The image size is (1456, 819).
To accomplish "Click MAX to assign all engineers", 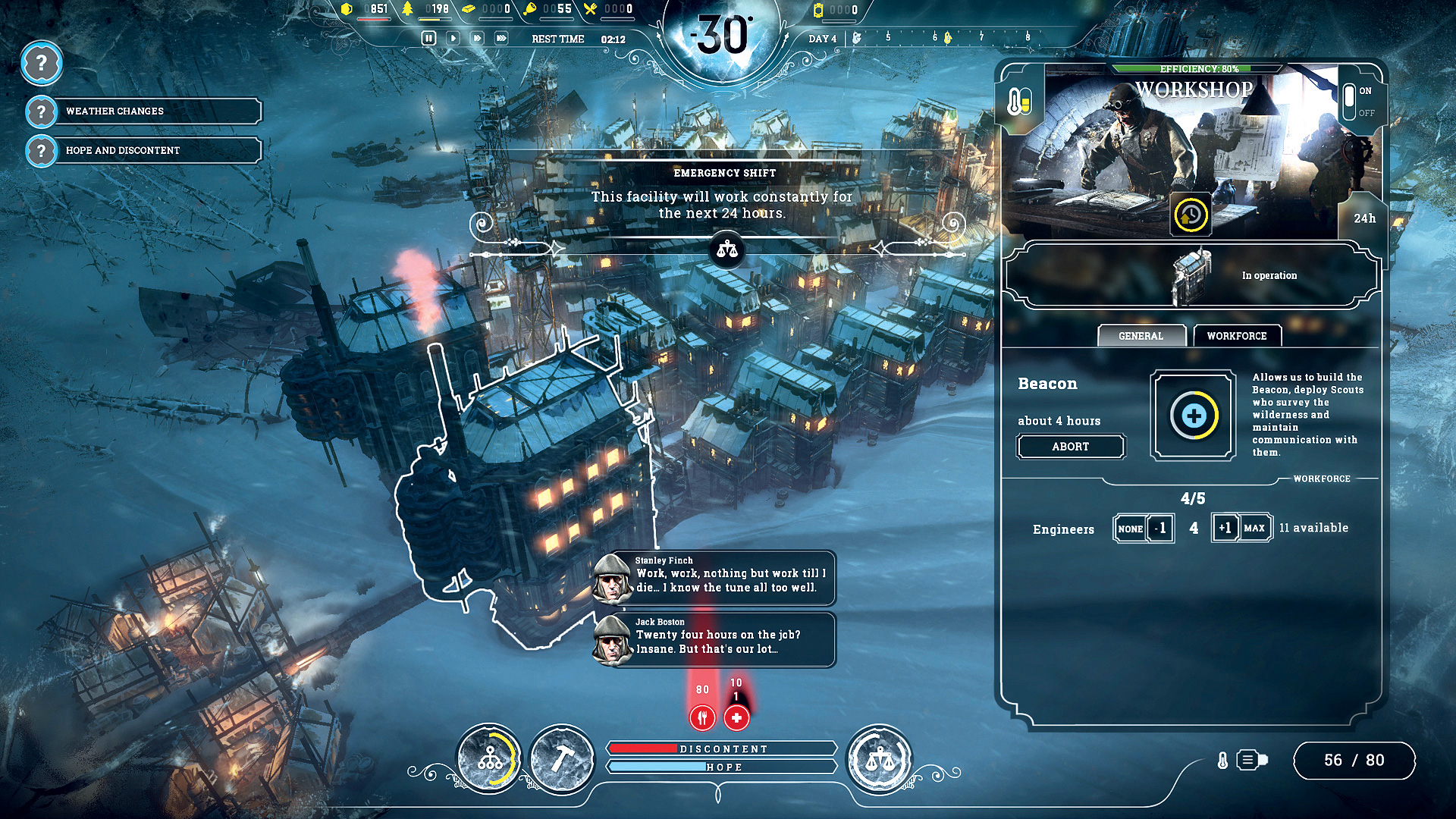I will [1257, 528].
